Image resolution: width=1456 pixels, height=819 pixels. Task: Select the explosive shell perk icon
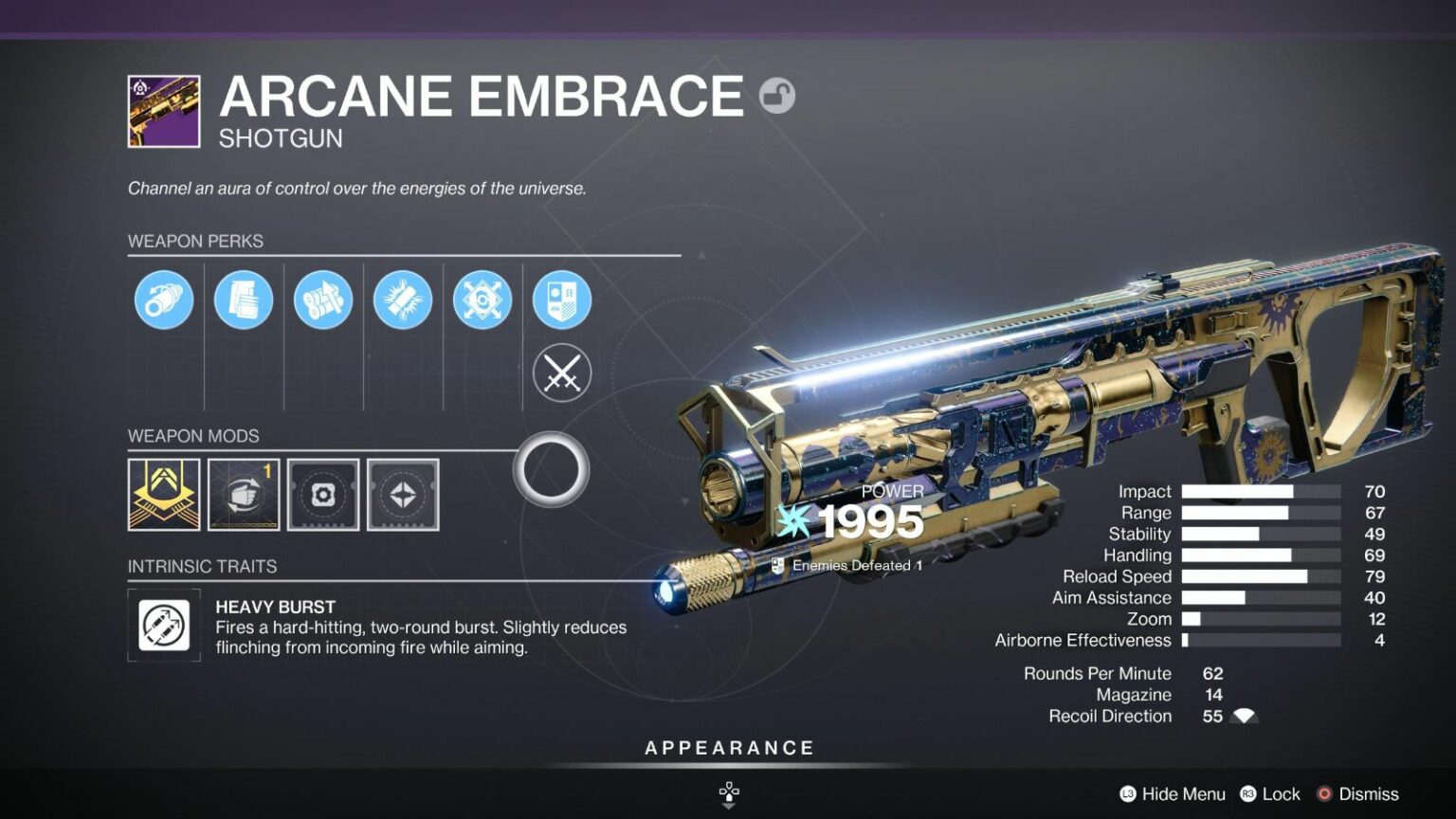[403, 300]
